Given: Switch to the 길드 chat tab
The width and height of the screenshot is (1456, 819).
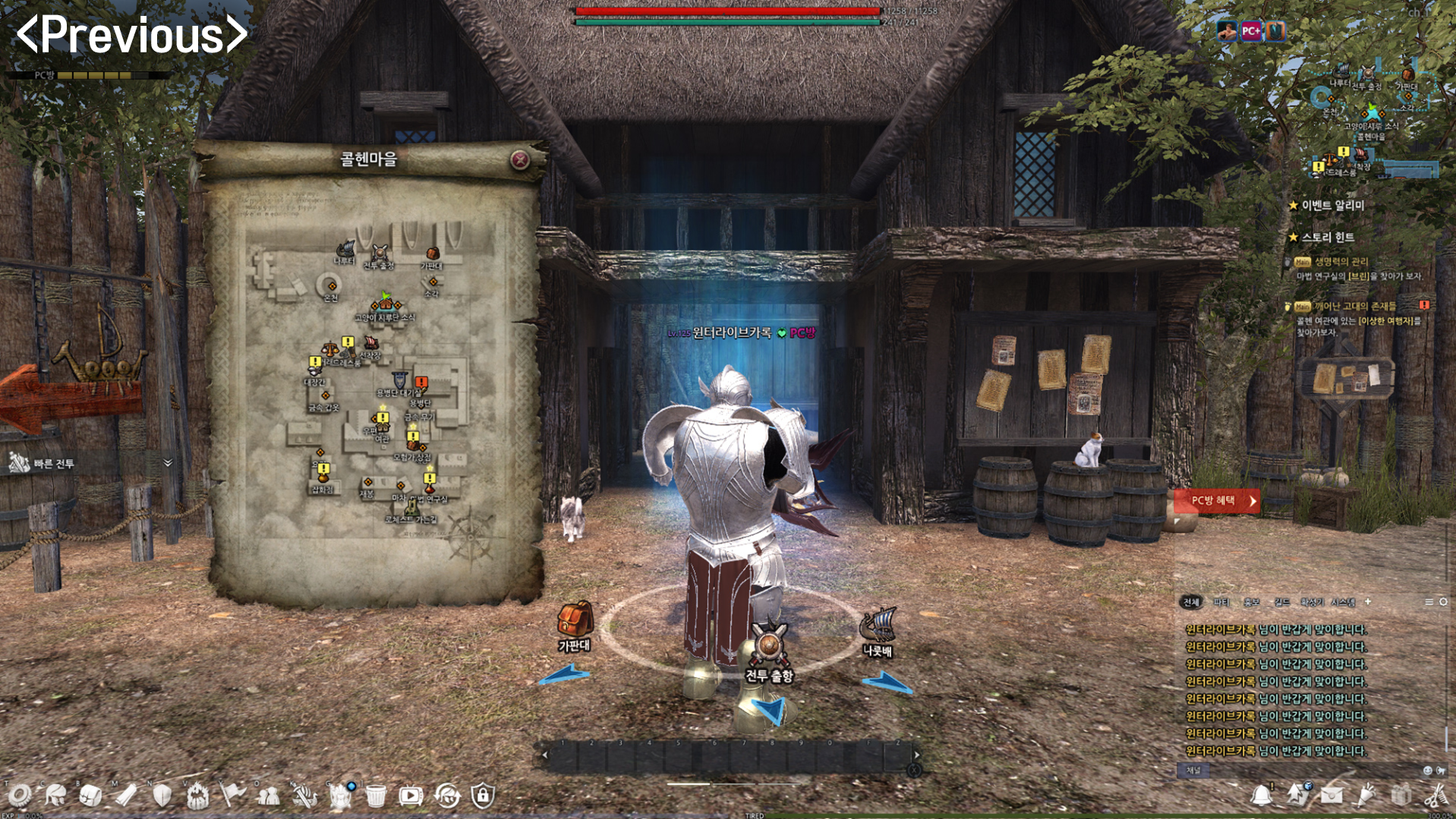Looking at the screenshot, I should click(1282, 602).
